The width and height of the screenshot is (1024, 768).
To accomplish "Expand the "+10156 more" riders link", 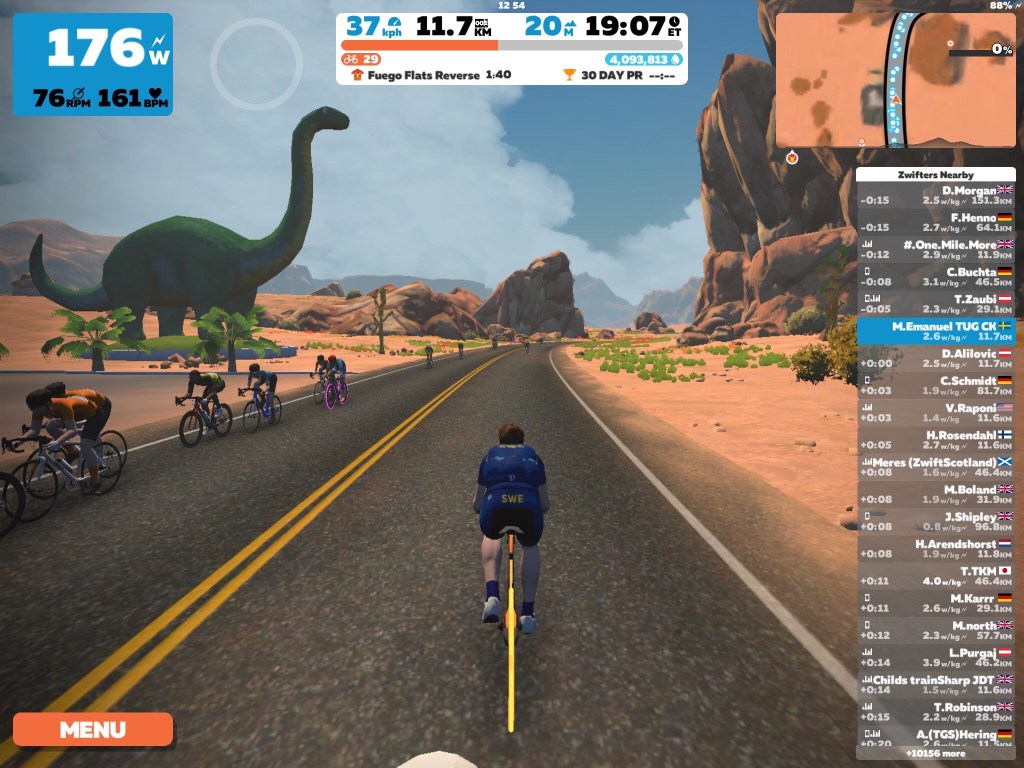I will (935, 753).
